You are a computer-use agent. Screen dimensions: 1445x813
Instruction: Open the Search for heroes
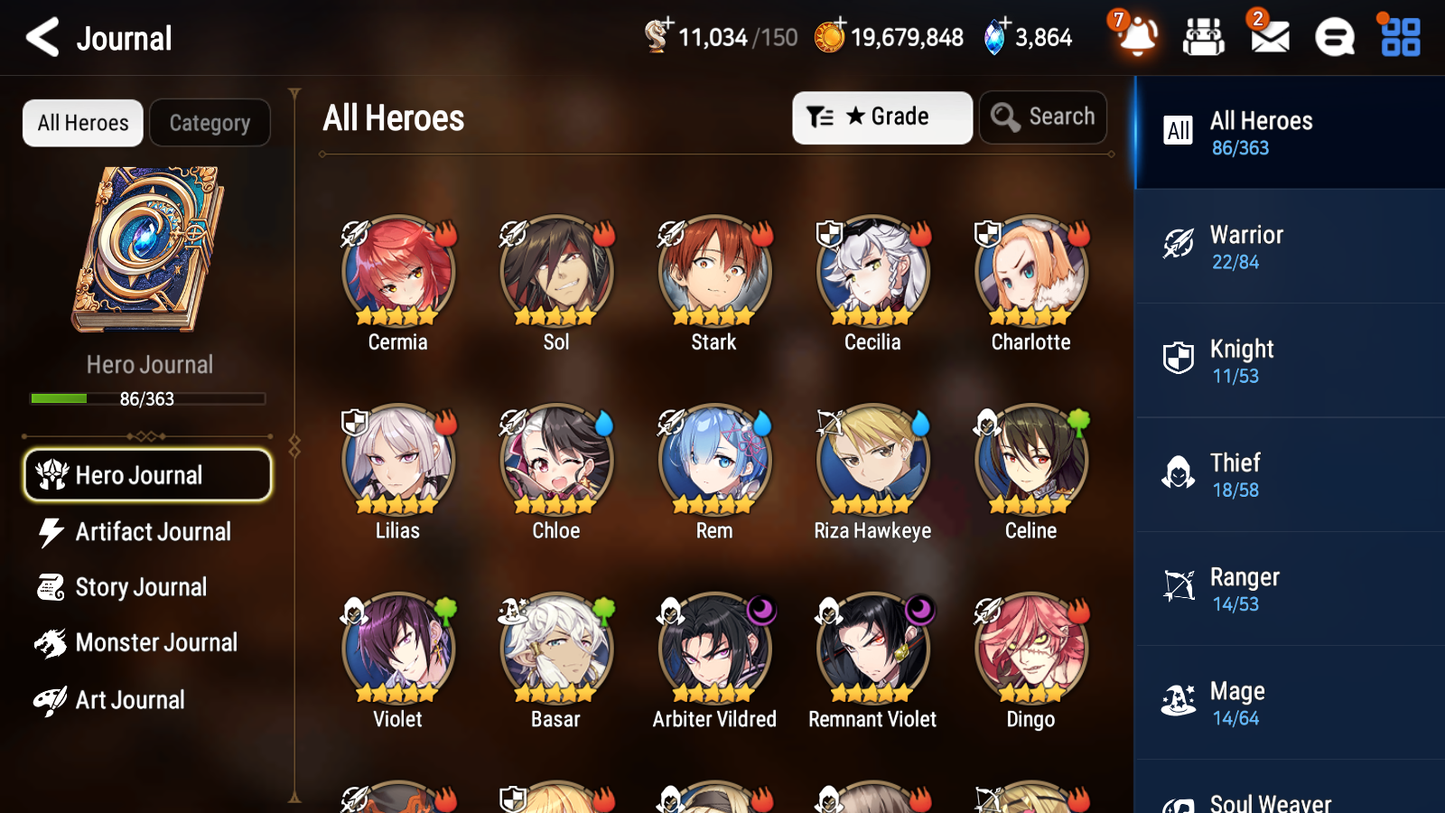pyautogui.click(x=1043, y=116)
